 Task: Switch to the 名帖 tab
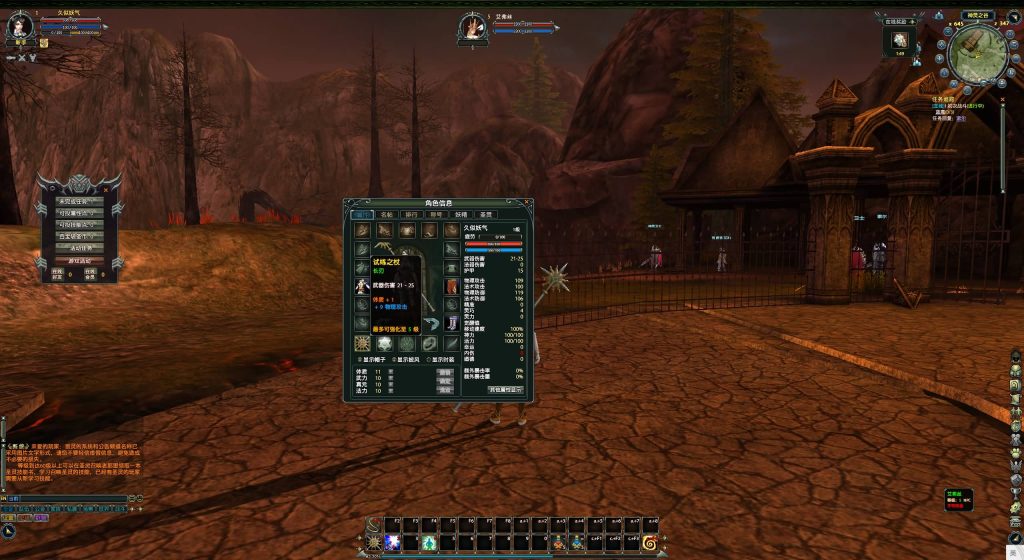pos(387,214)
